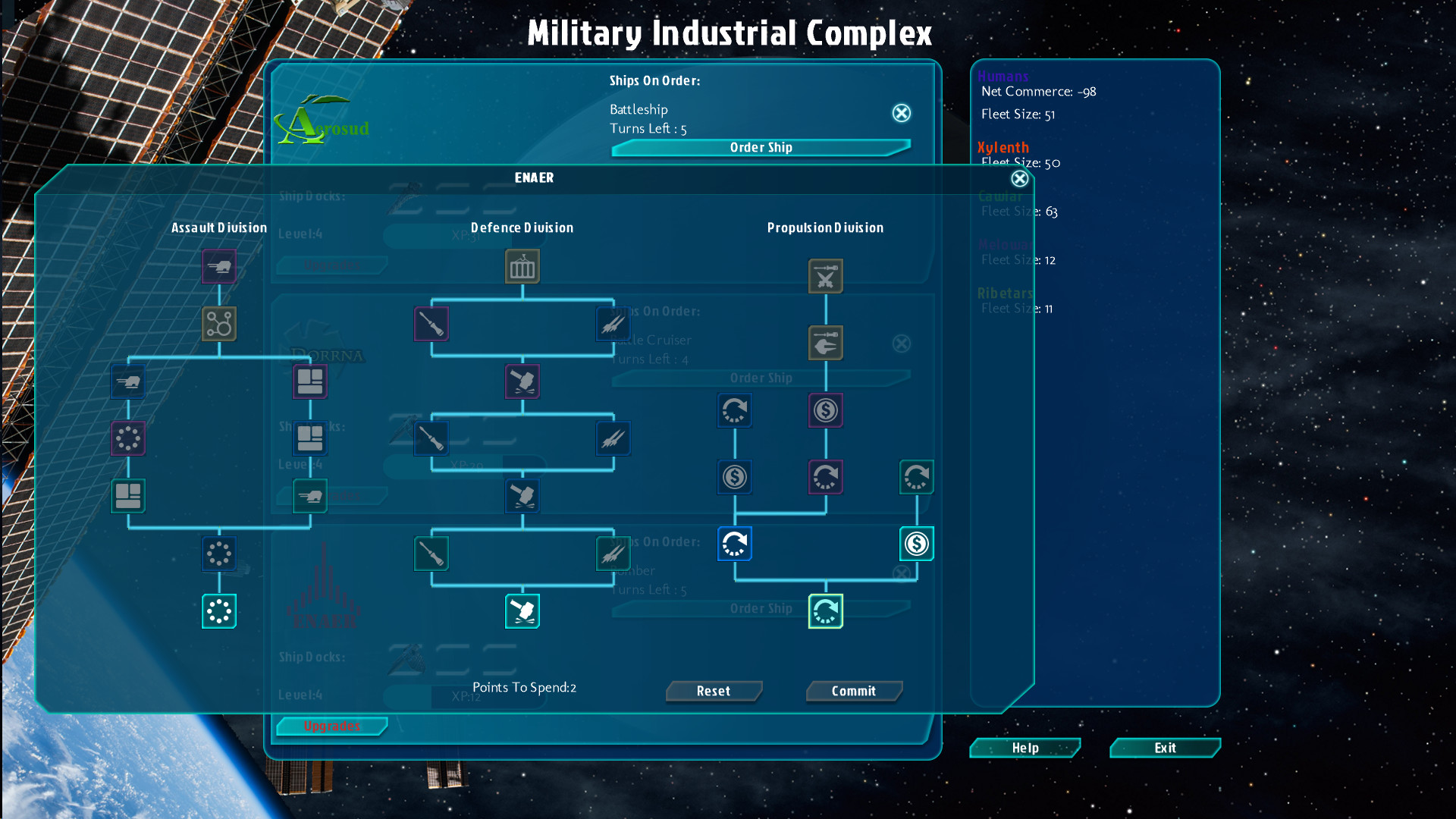Open the Upgrades tab
Screen dimensions: 1456x819
point(331,726)
